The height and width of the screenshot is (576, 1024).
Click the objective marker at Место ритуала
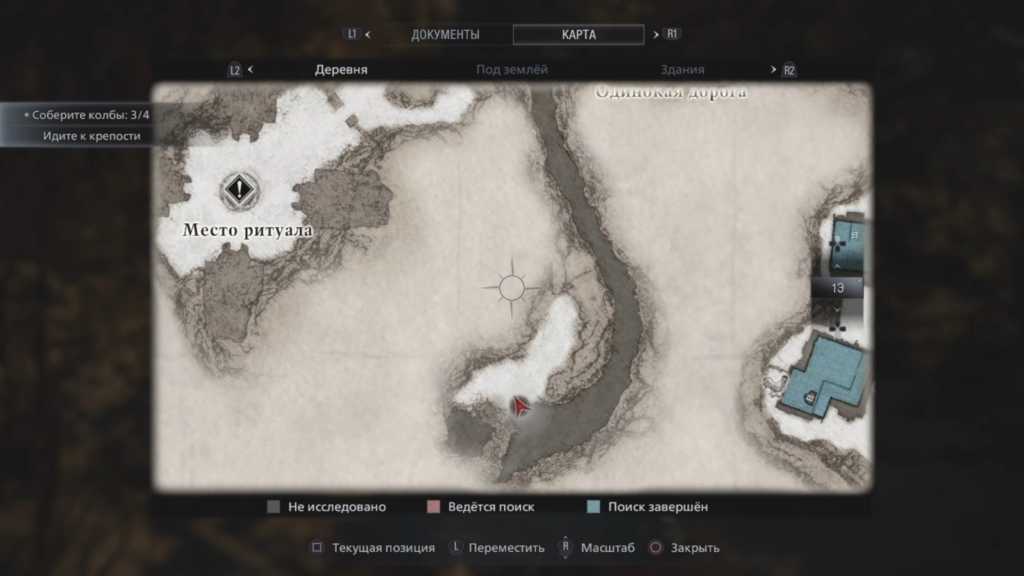[x=239, y=187]
